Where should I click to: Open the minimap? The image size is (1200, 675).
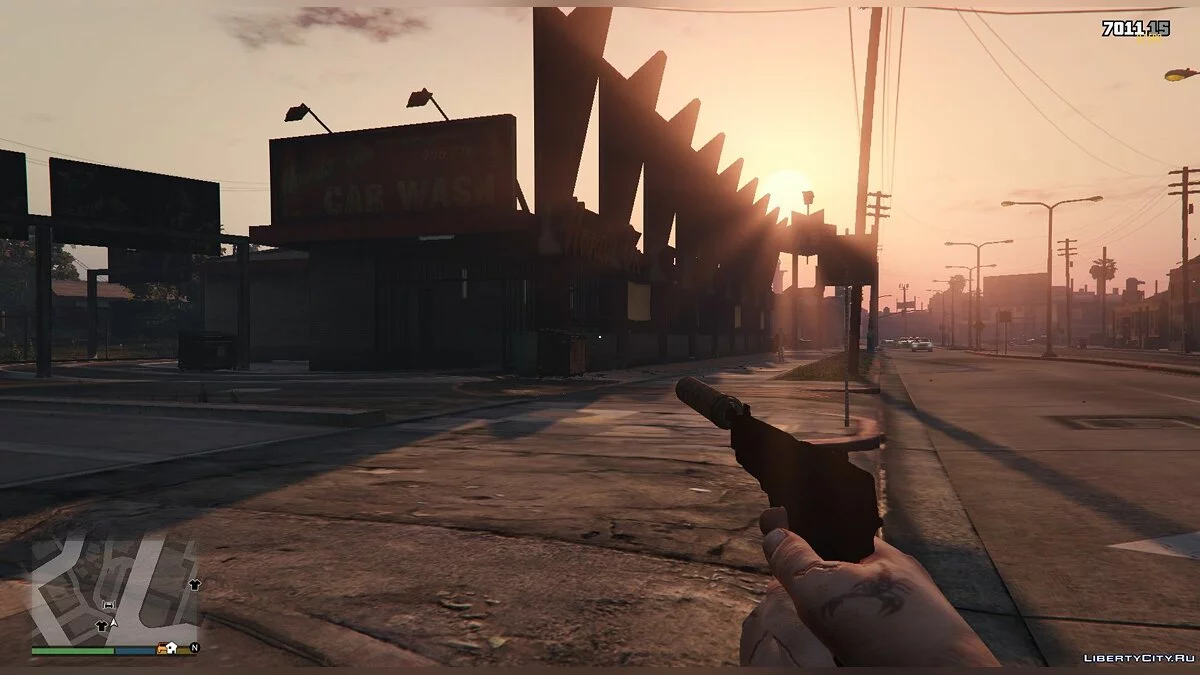click(x=114, y=591)
